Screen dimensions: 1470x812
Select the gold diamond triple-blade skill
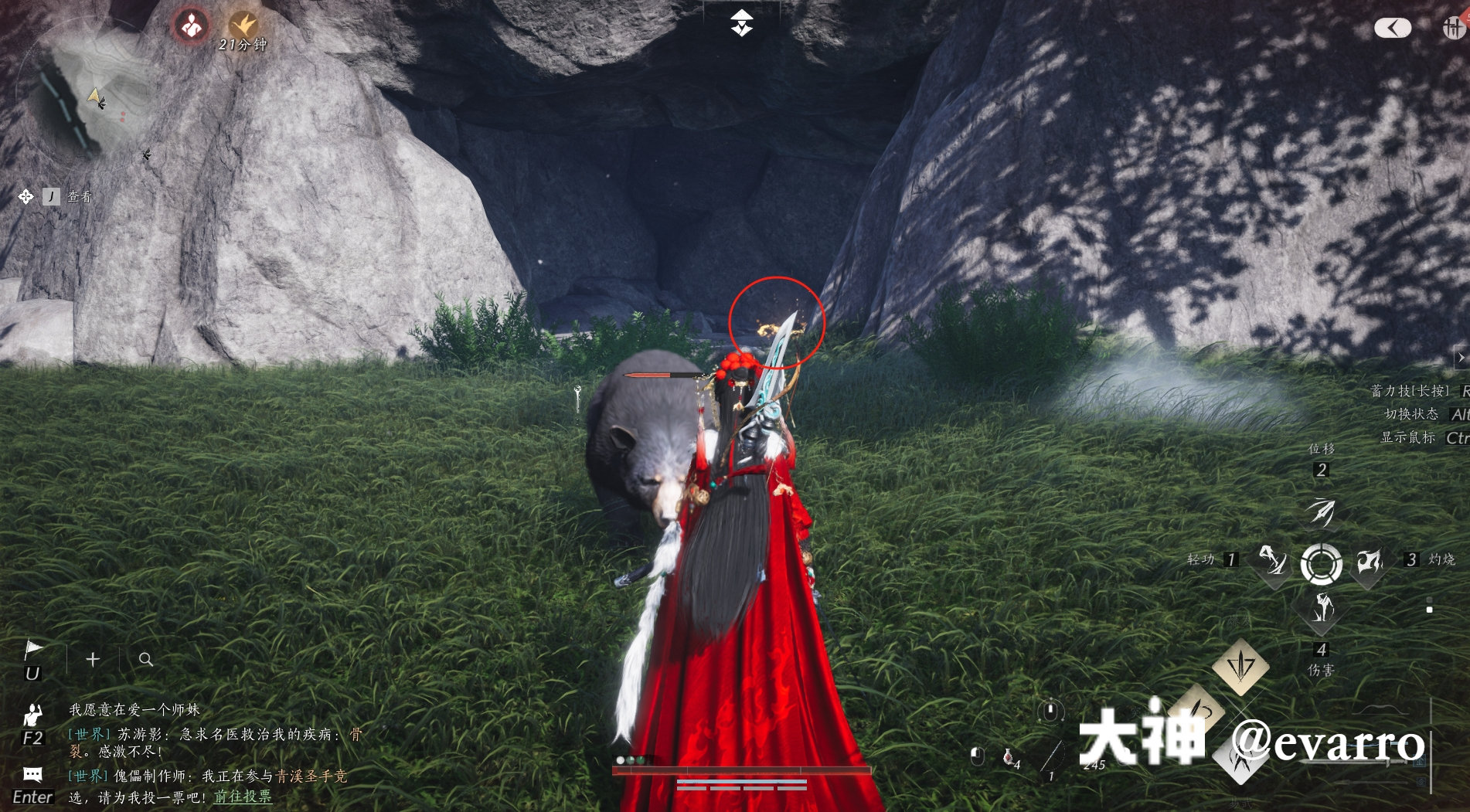[x=1240, y=665]
